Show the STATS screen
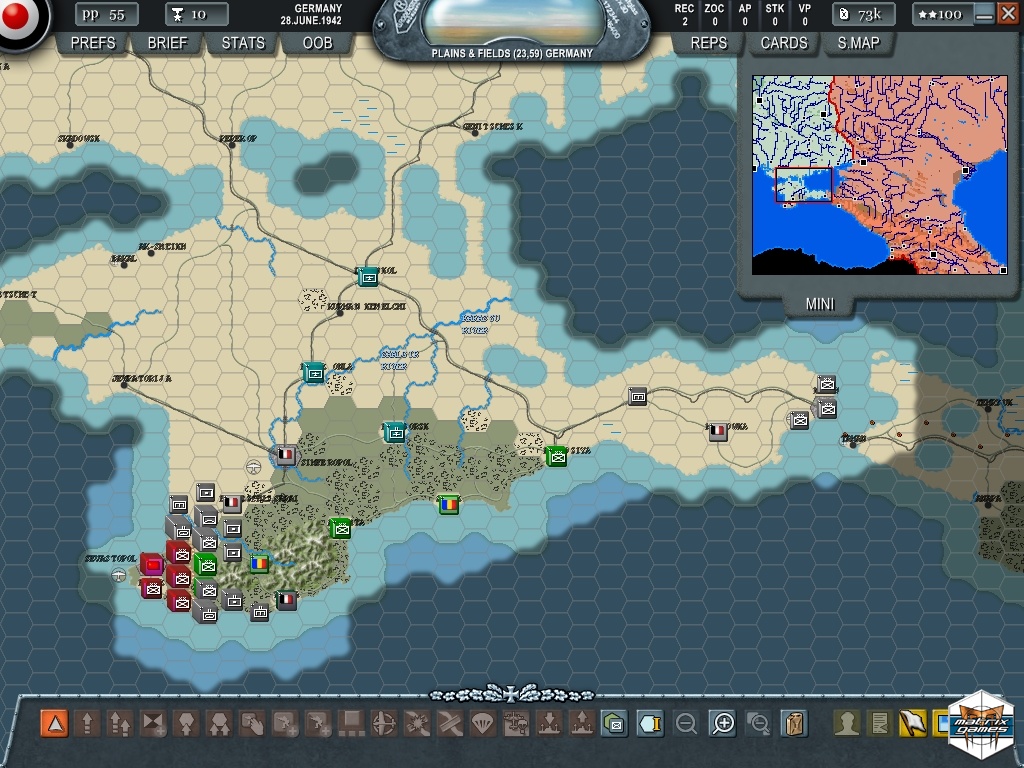The height and width of the screenshot is (768, 1024). pyautogui.click(x=243, y=43)
